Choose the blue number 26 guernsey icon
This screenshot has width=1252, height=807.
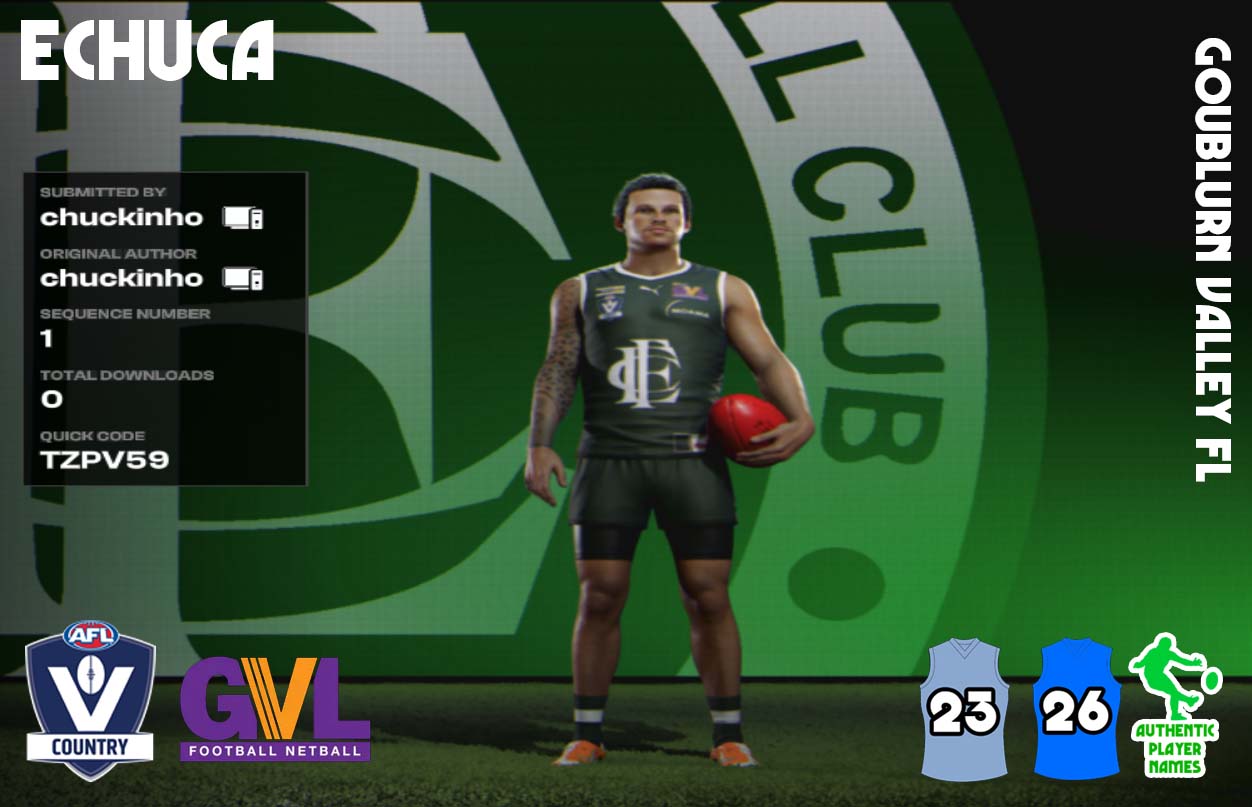[1075, 709]
